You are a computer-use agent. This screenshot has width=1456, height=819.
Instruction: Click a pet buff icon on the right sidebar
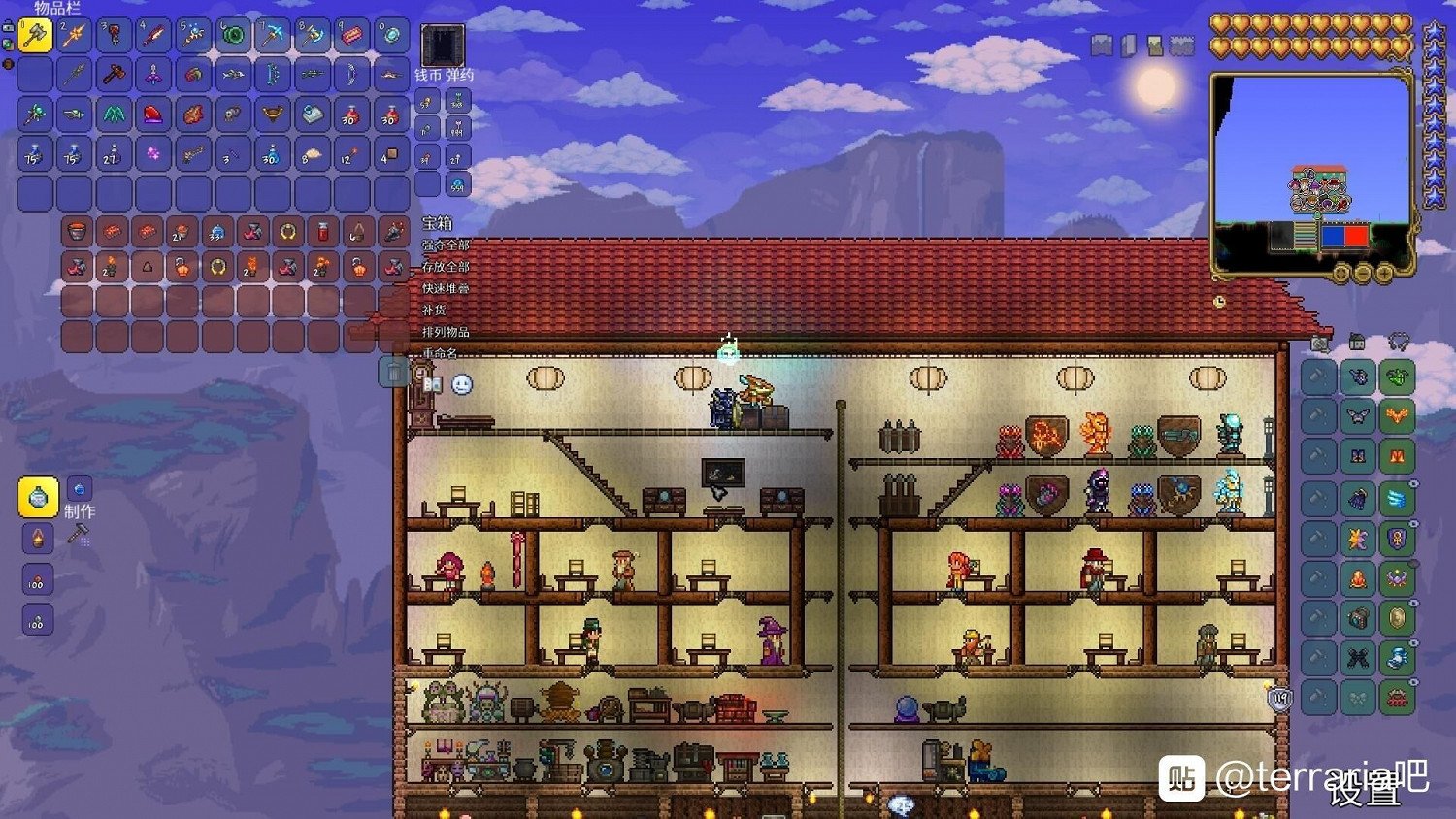click(x=1398, y=377)
